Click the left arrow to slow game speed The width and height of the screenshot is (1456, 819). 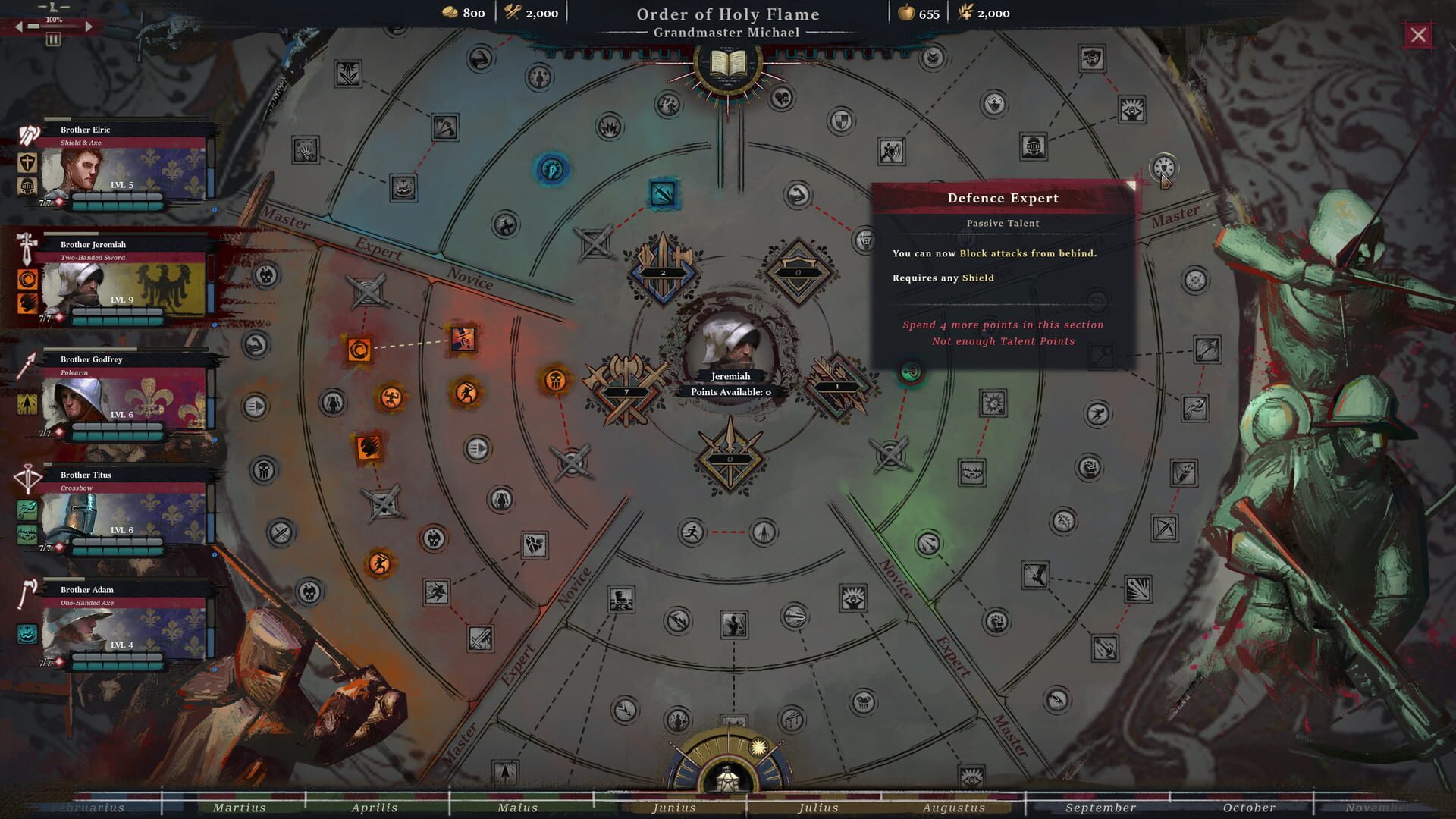pyautogui.click(x=17, y=26)
